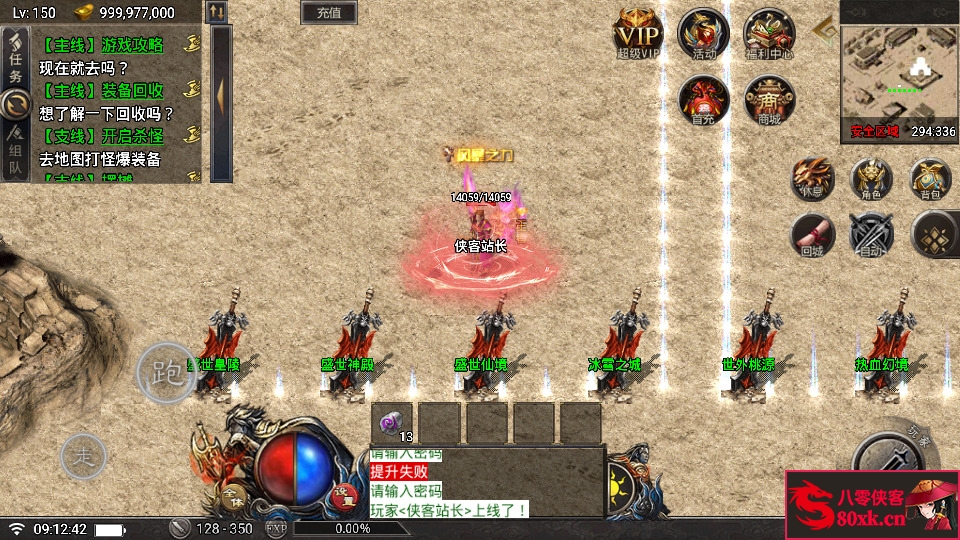The width and height of the screenshot is (960, 540).
Task: Switch to the 组队 team tab
Action: click(15, 151)
